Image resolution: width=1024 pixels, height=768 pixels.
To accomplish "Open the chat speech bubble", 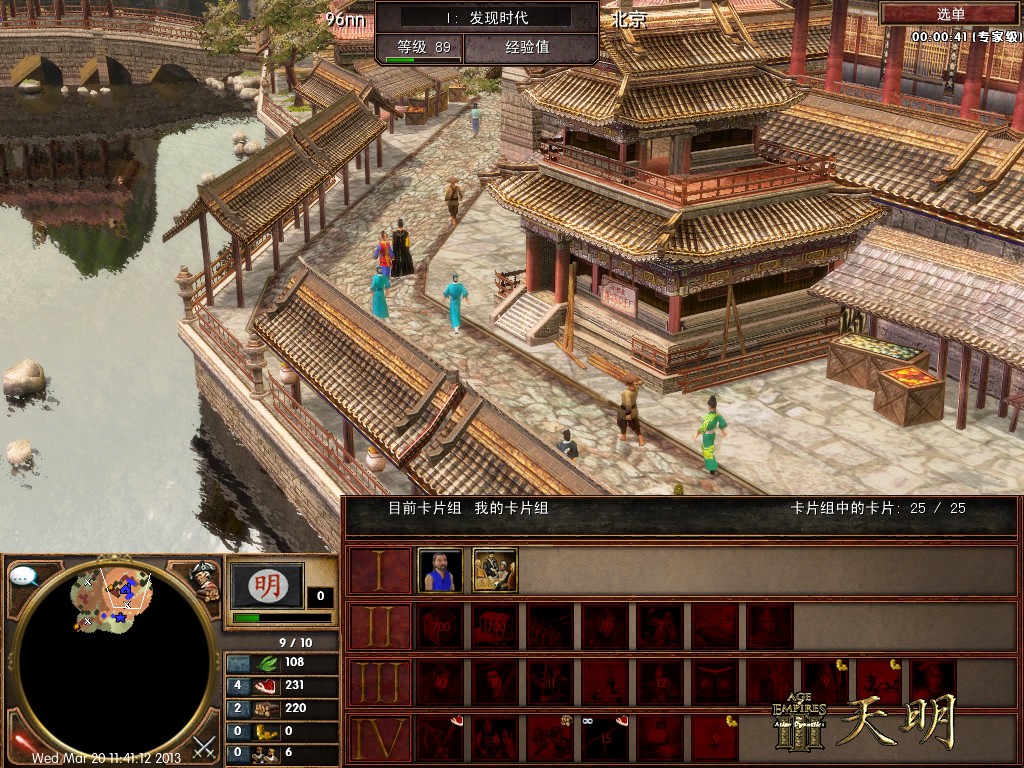I will pyautogui.click(x=24, y=576).
